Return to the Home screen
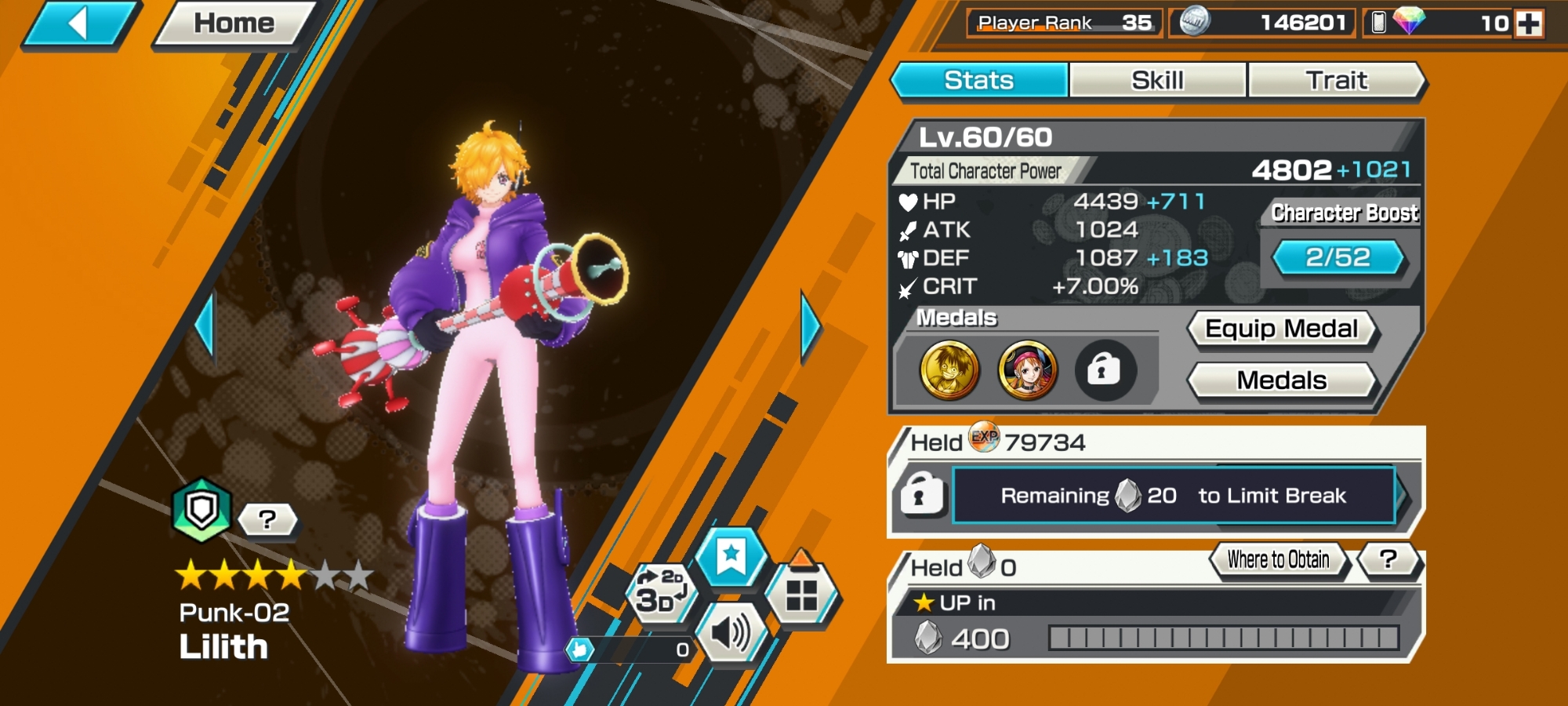The height and width of the screenshot is (706, 1568). click(234, 24)
